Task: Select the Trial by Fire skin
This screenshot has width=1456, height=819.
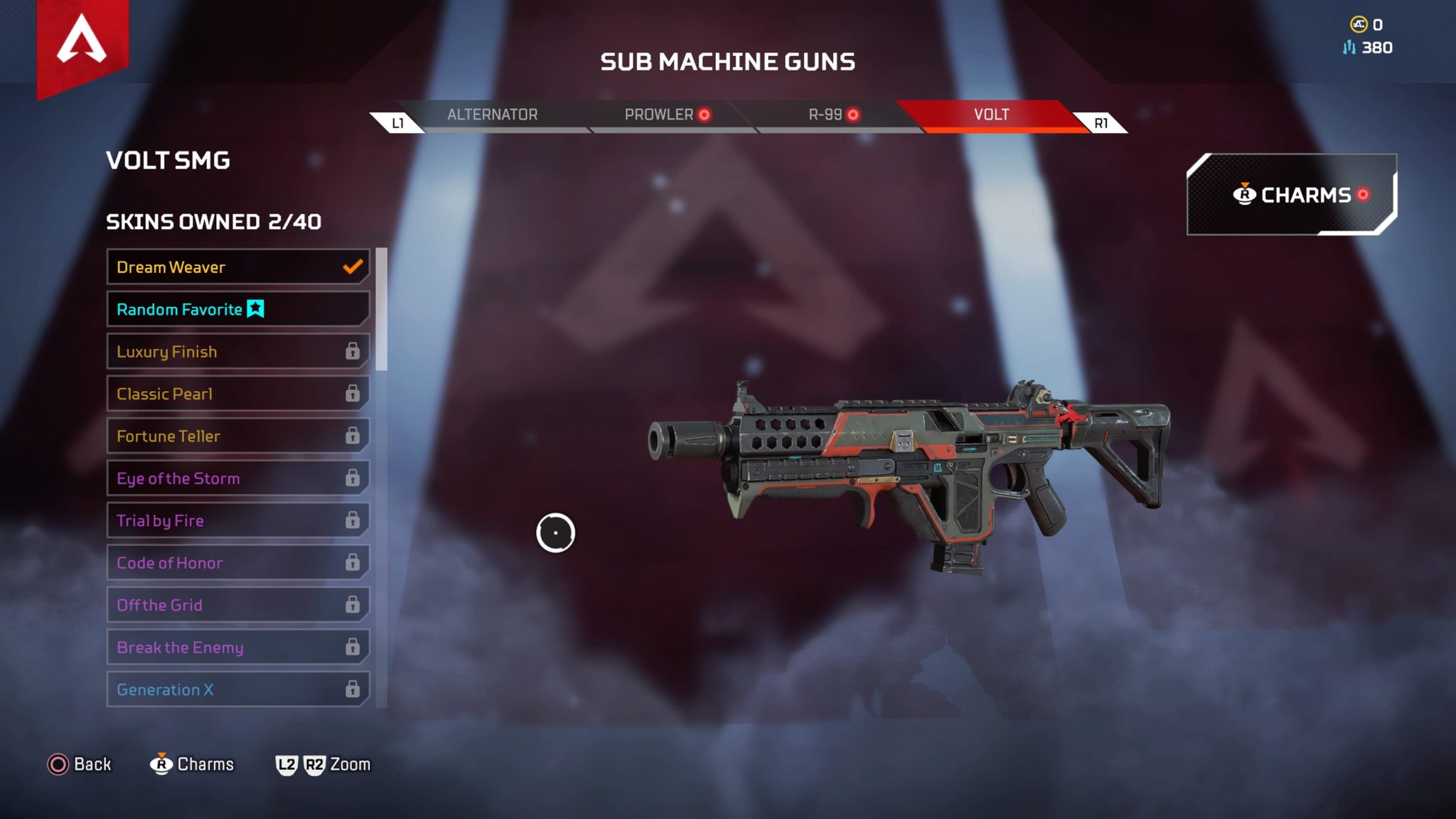Action: 237,520
